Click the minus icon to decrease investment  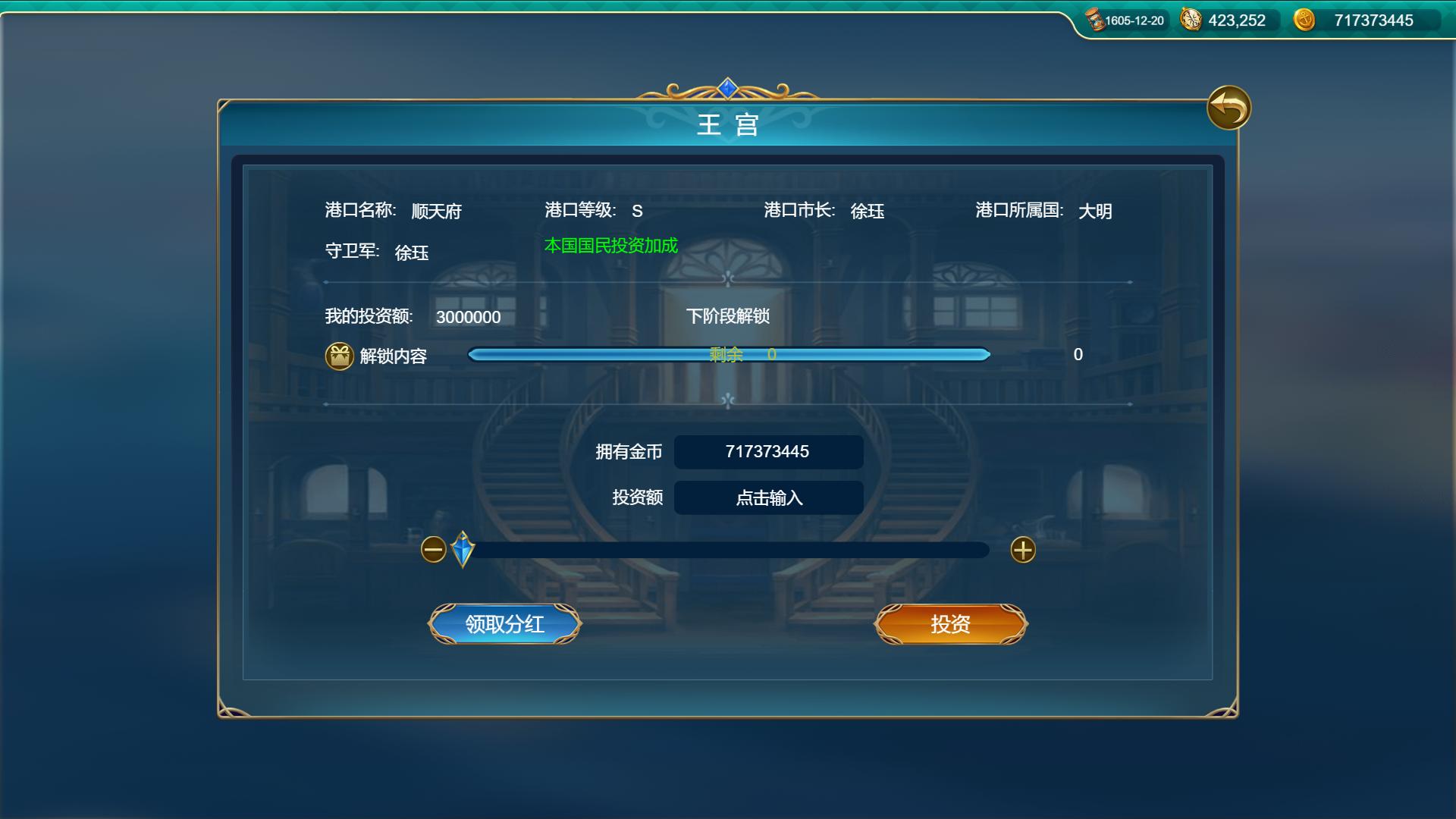434,551
